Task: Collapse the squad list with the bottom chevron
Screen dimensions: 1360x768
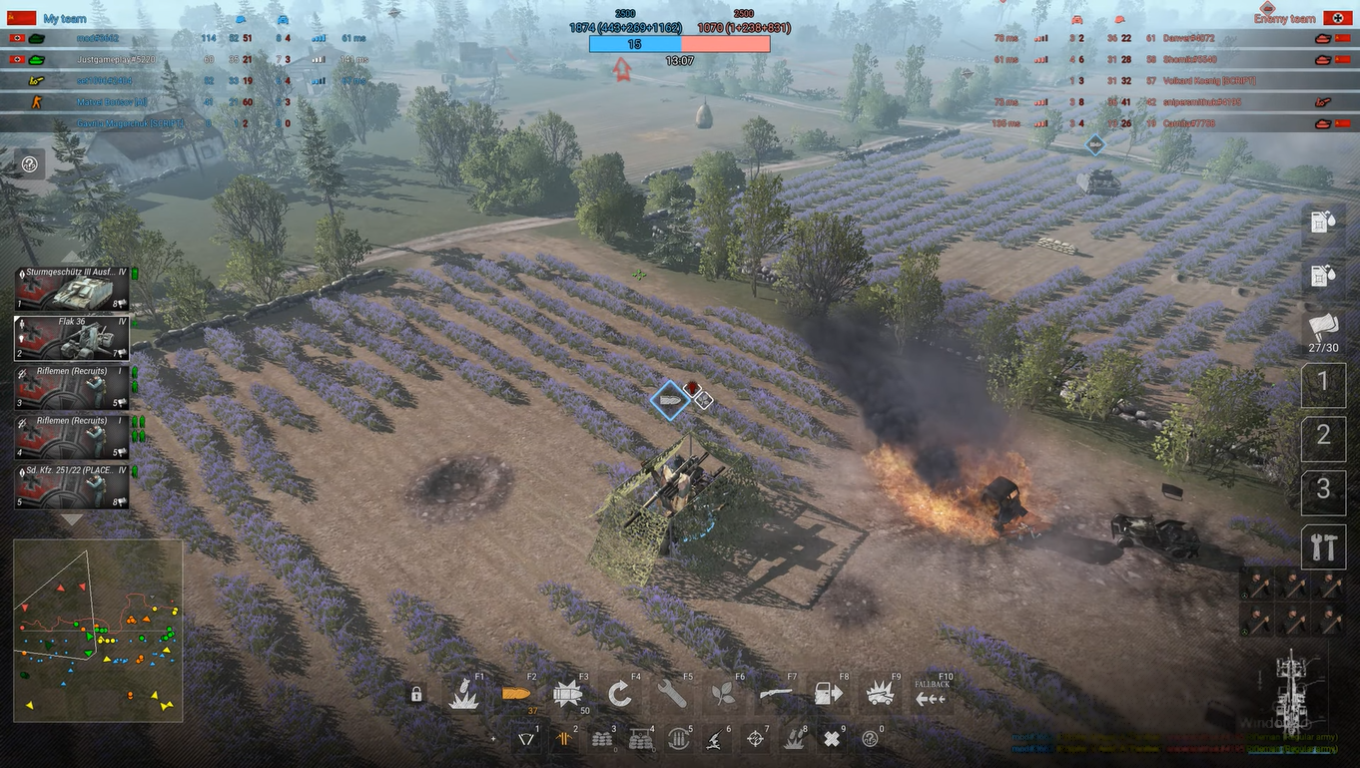Action: 72,517
